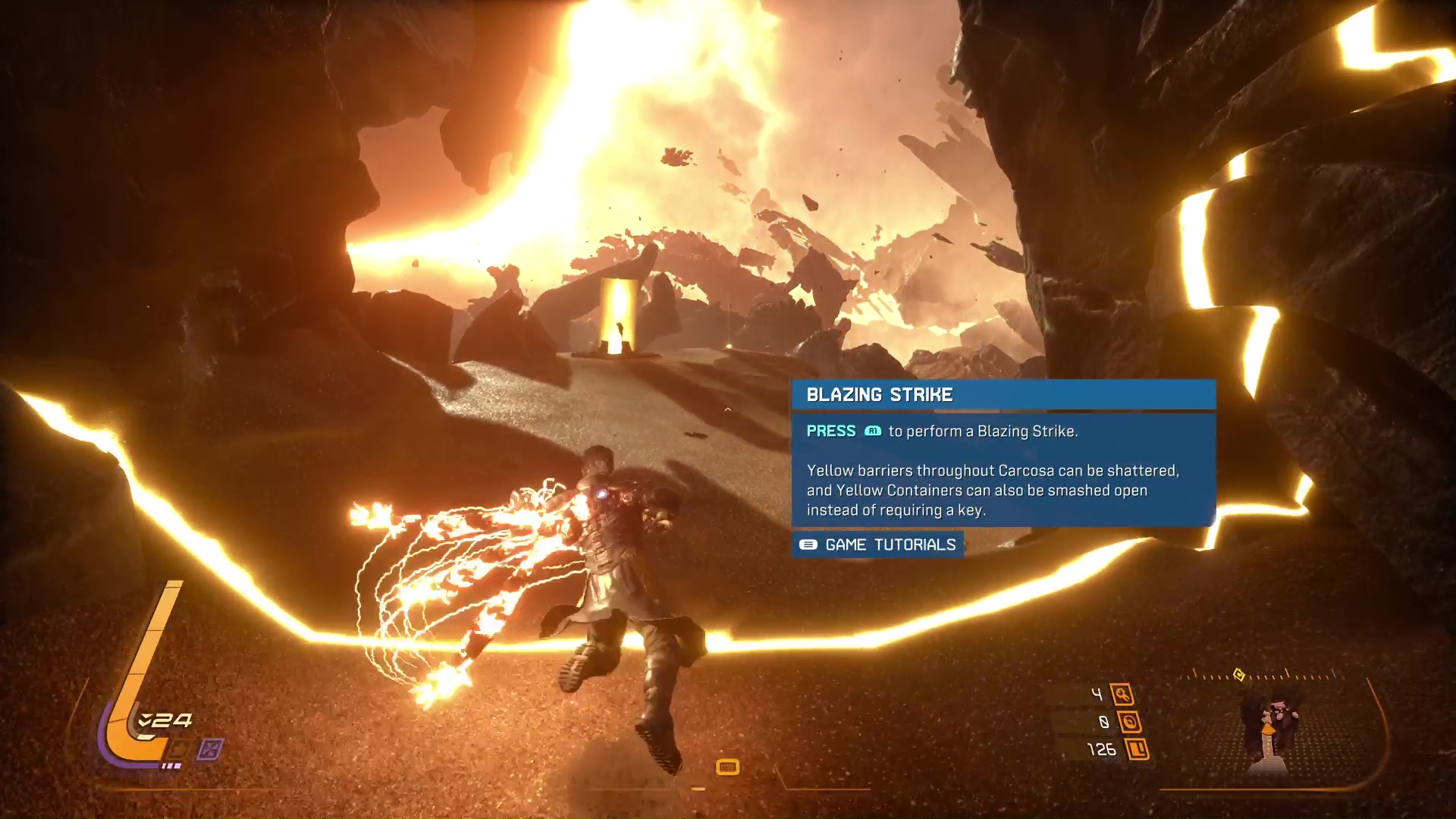Image resolution: width=1456 pixels, height=819 pixels.
Task: Click the yellow container icon next to 126
Action: pos(1137,749)
